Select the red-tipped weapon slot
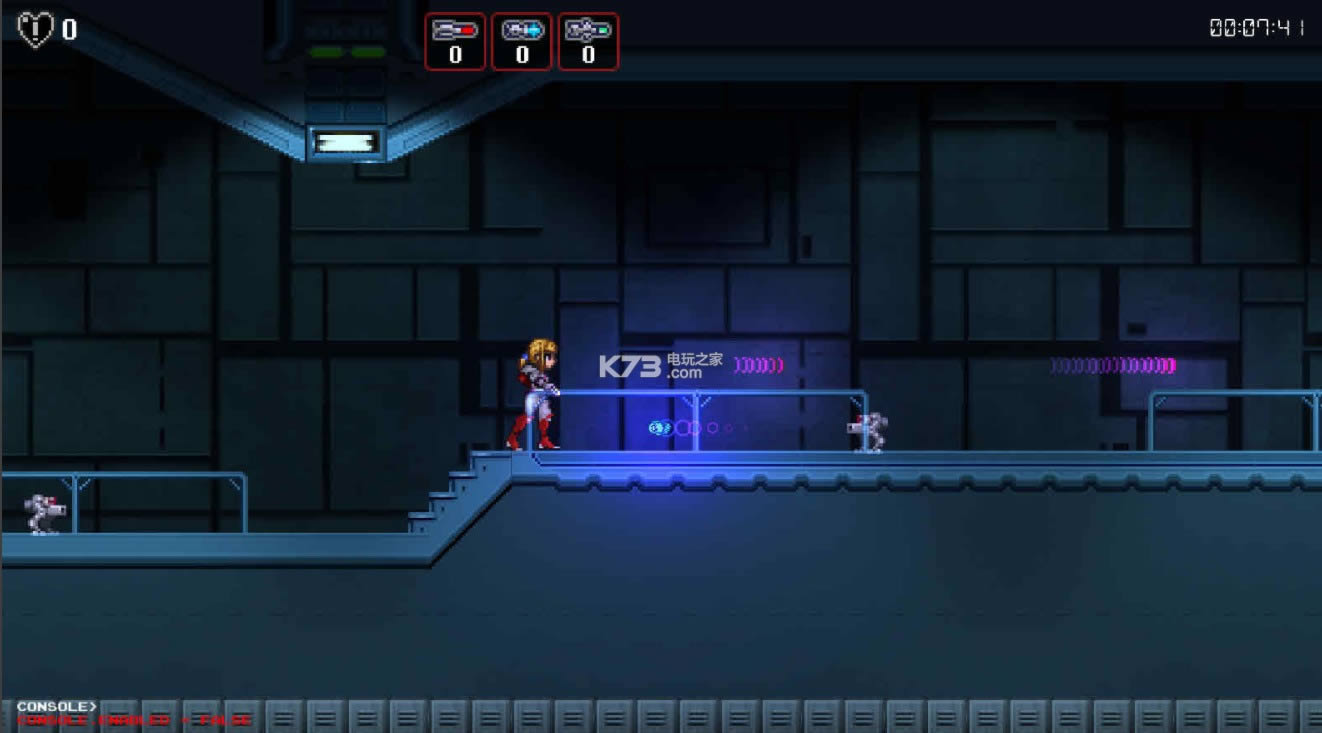1322x733 pixels. click(x=455, y=41)
